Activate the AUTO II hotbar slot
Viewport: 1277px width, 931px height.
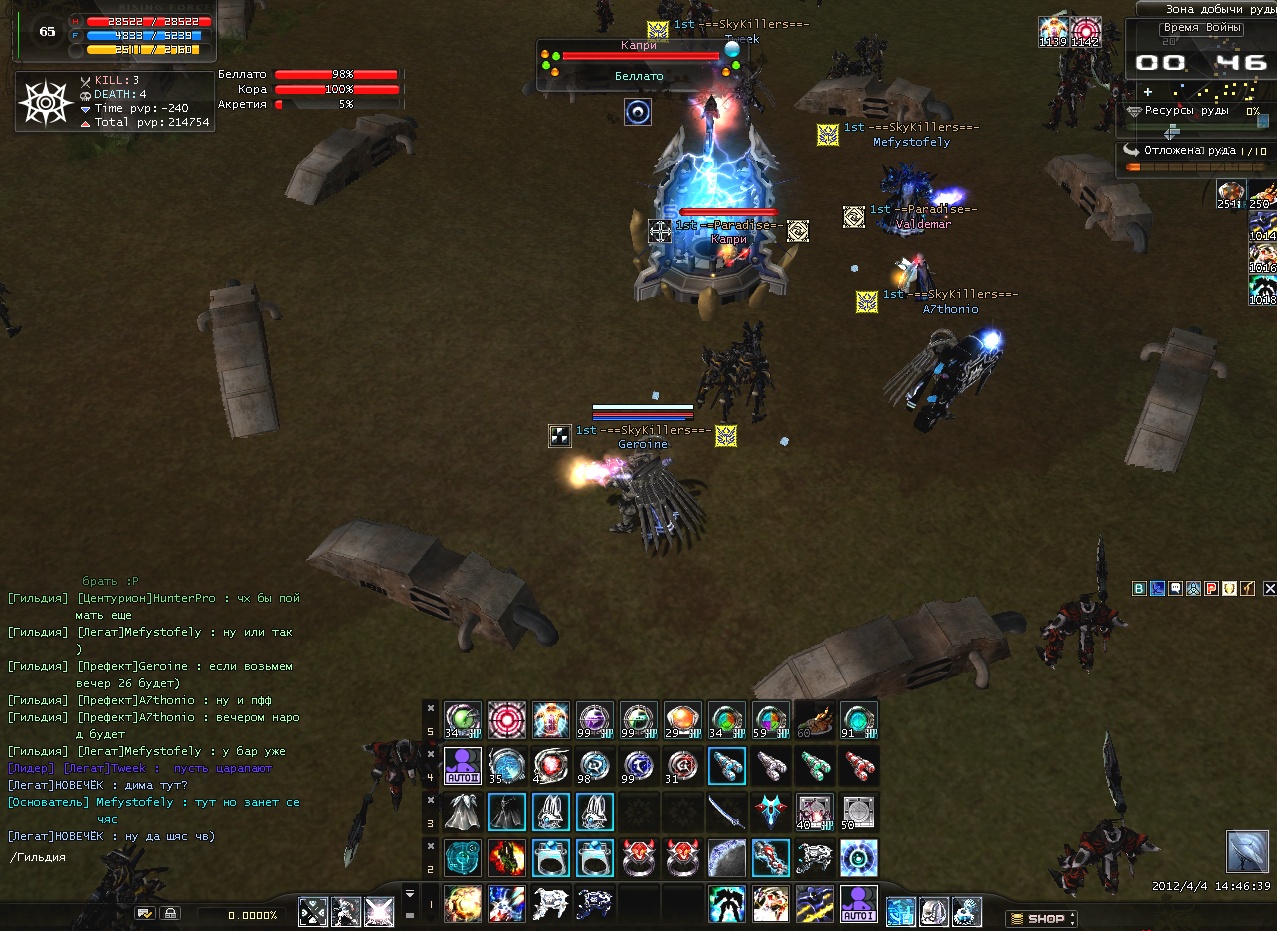(x=463, y=767)
